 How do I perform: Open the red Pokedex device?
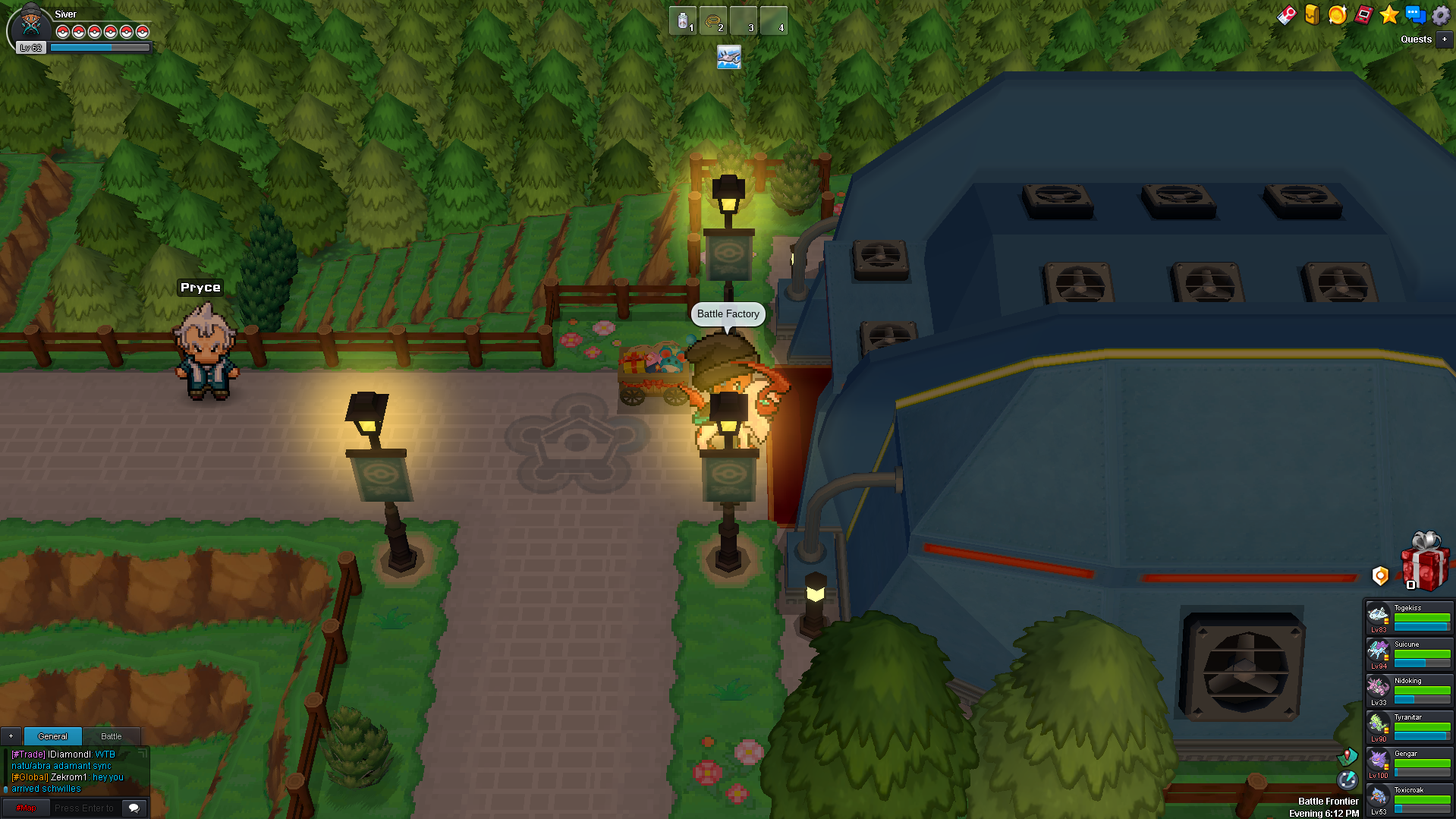(1363, 15)
